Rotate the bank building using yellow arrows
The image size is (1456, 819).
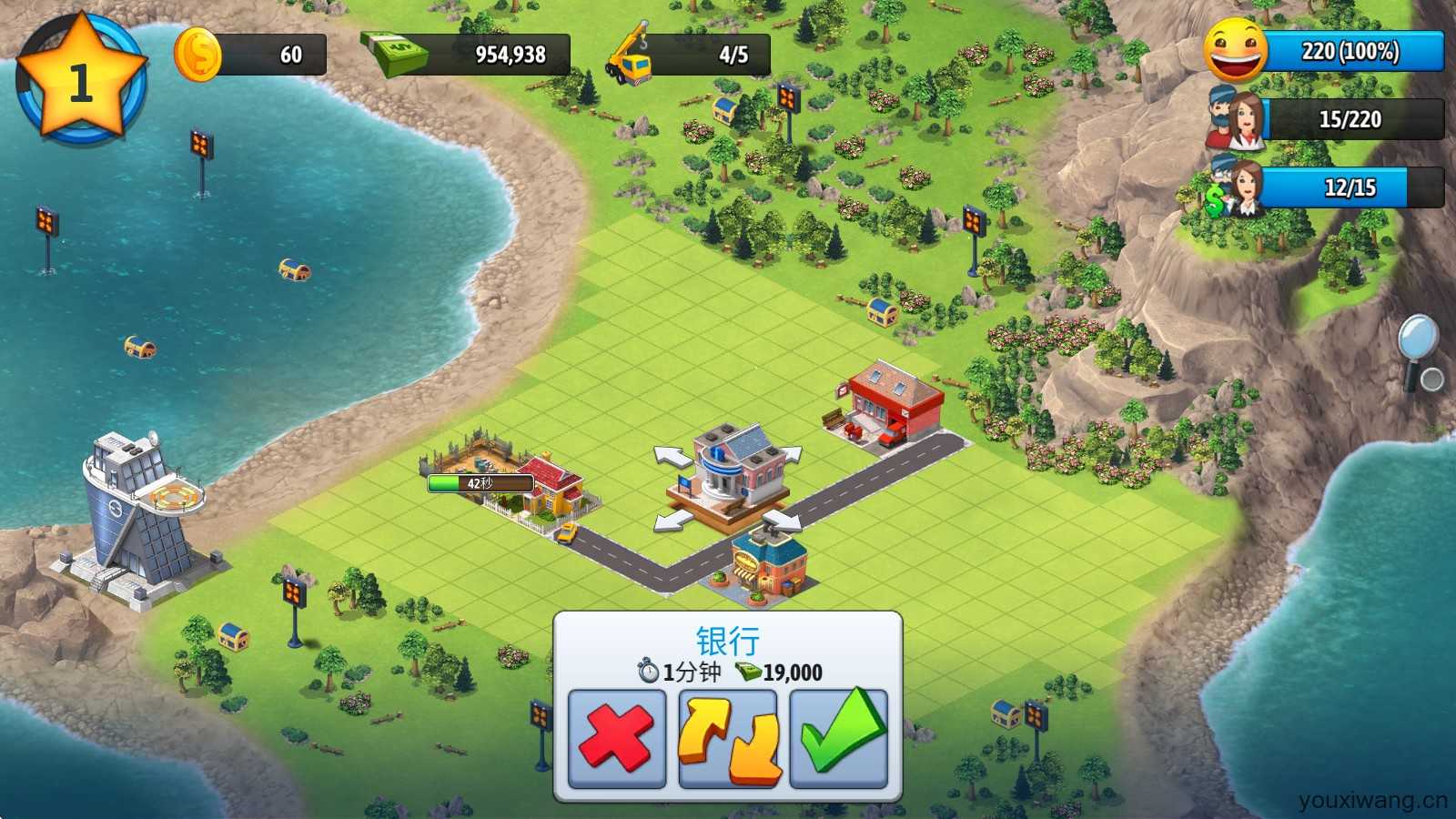point(728,738)
